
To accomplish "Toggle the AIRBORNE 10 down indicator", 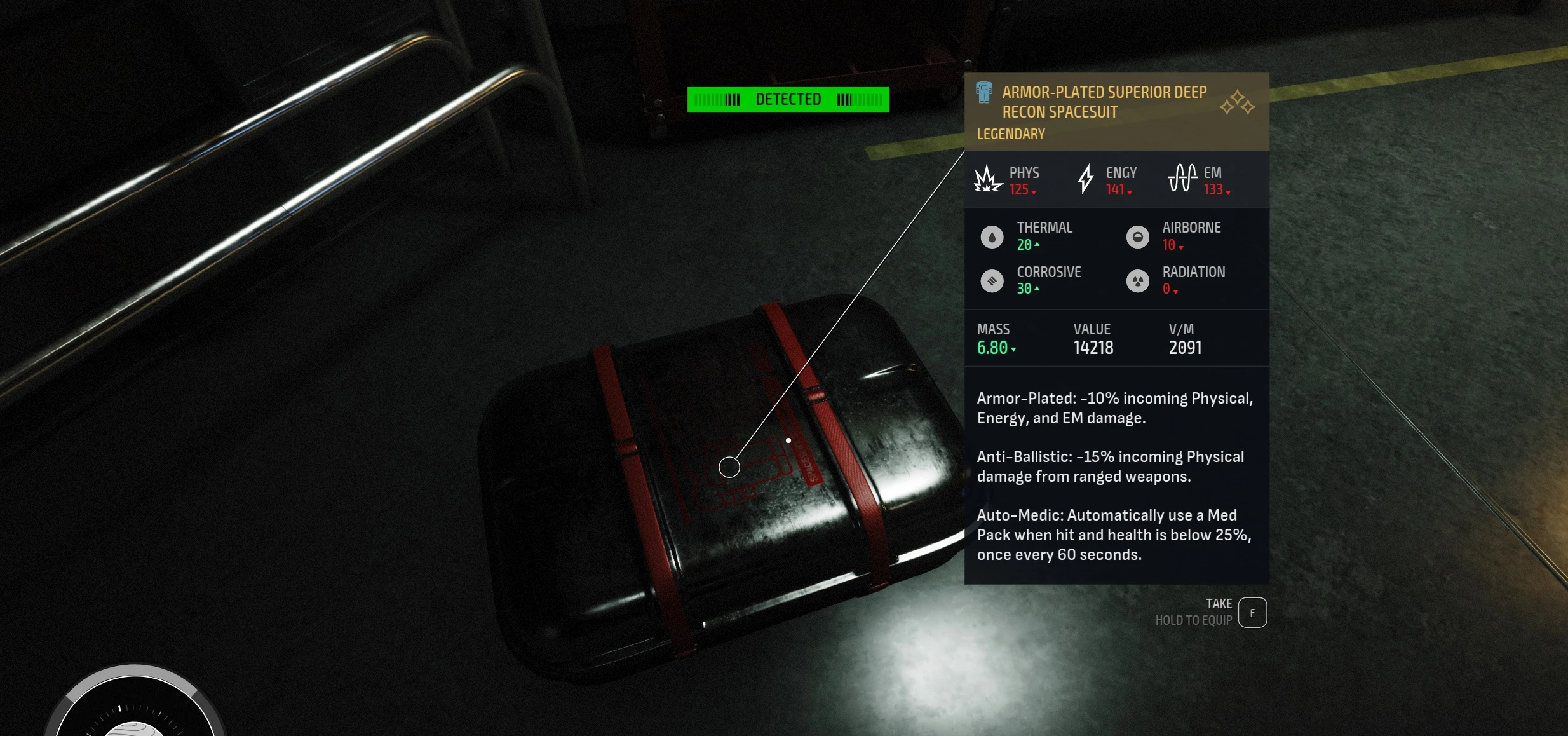I will tap(1180, 246).
